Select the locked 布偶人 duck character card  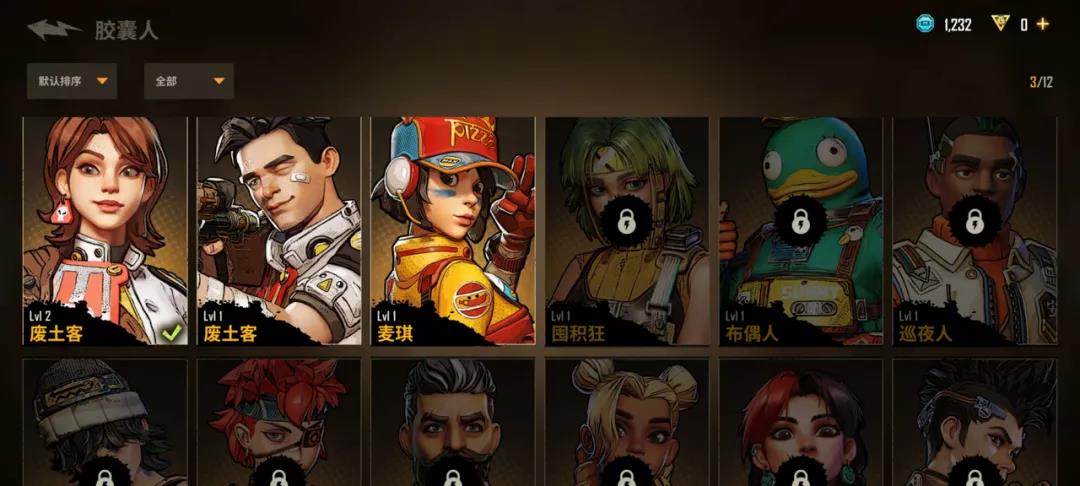[x=801, y=230]
